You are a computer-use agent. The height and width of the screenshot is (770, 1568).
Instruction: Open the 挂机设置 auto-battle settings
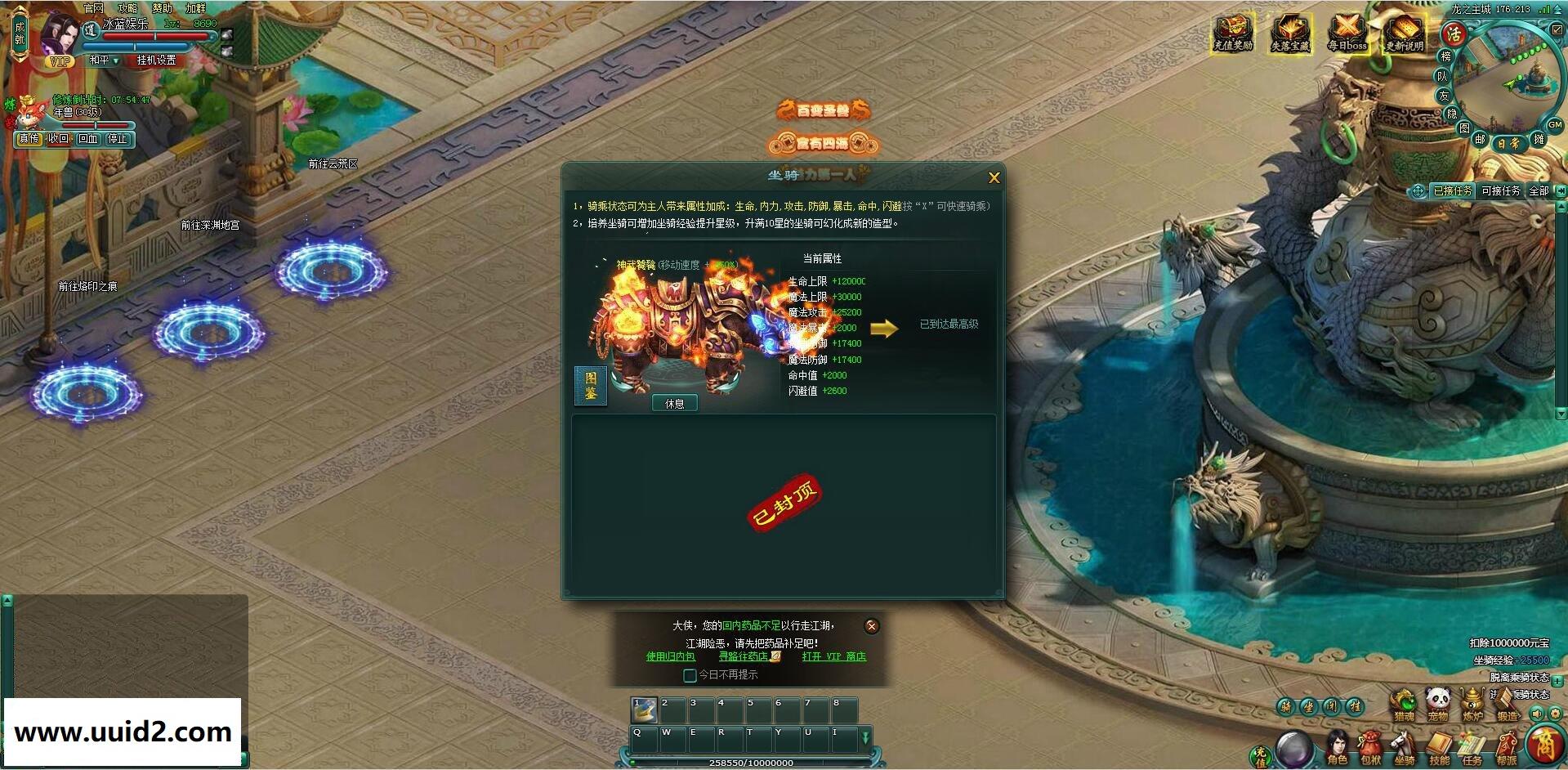(156, 60)
